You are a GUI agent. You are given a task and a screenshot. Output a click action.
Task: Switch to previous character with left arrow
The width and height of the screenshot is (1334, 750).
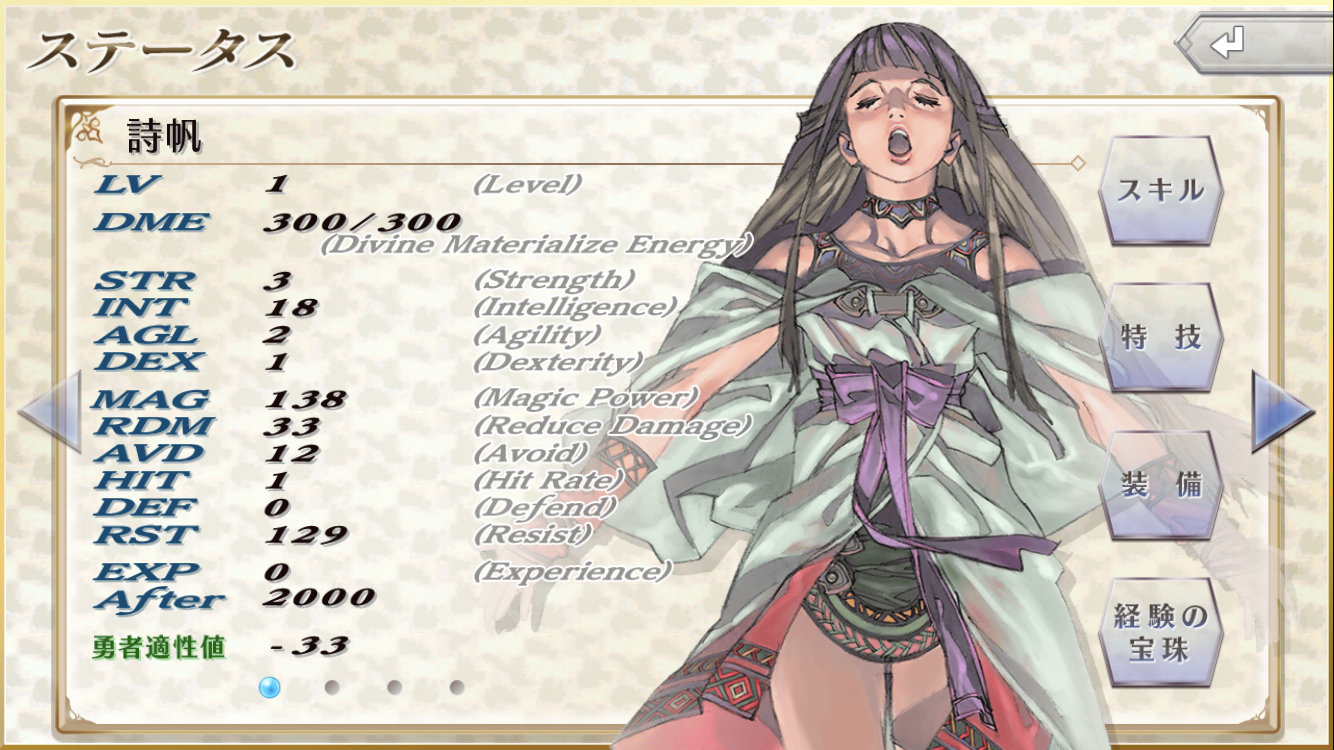click(50, 411)
